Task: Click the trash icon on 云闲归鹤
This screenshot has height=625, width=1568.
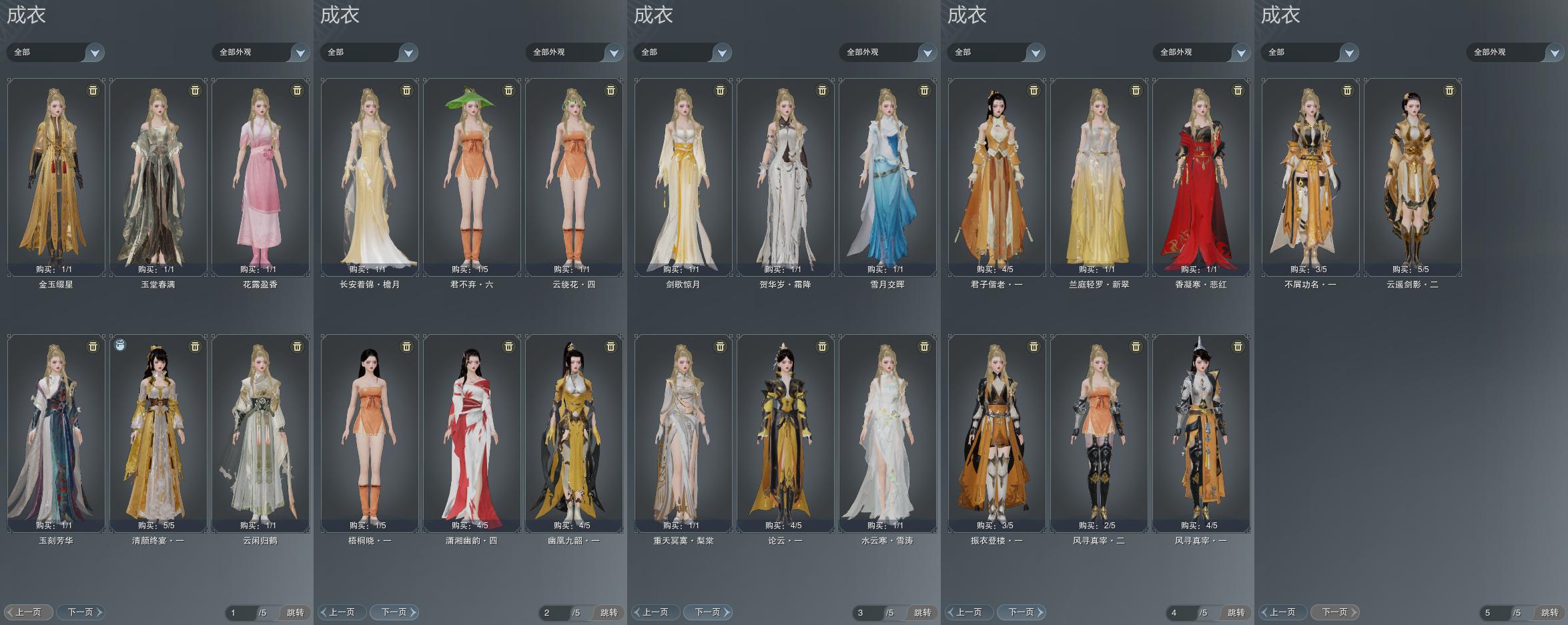Action: [x=297, y=347]
